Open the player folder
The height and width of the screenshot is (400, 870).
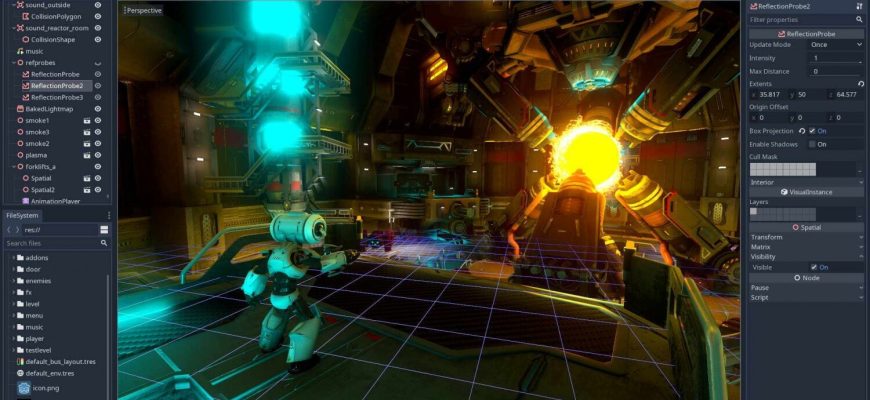pos(35,338)
